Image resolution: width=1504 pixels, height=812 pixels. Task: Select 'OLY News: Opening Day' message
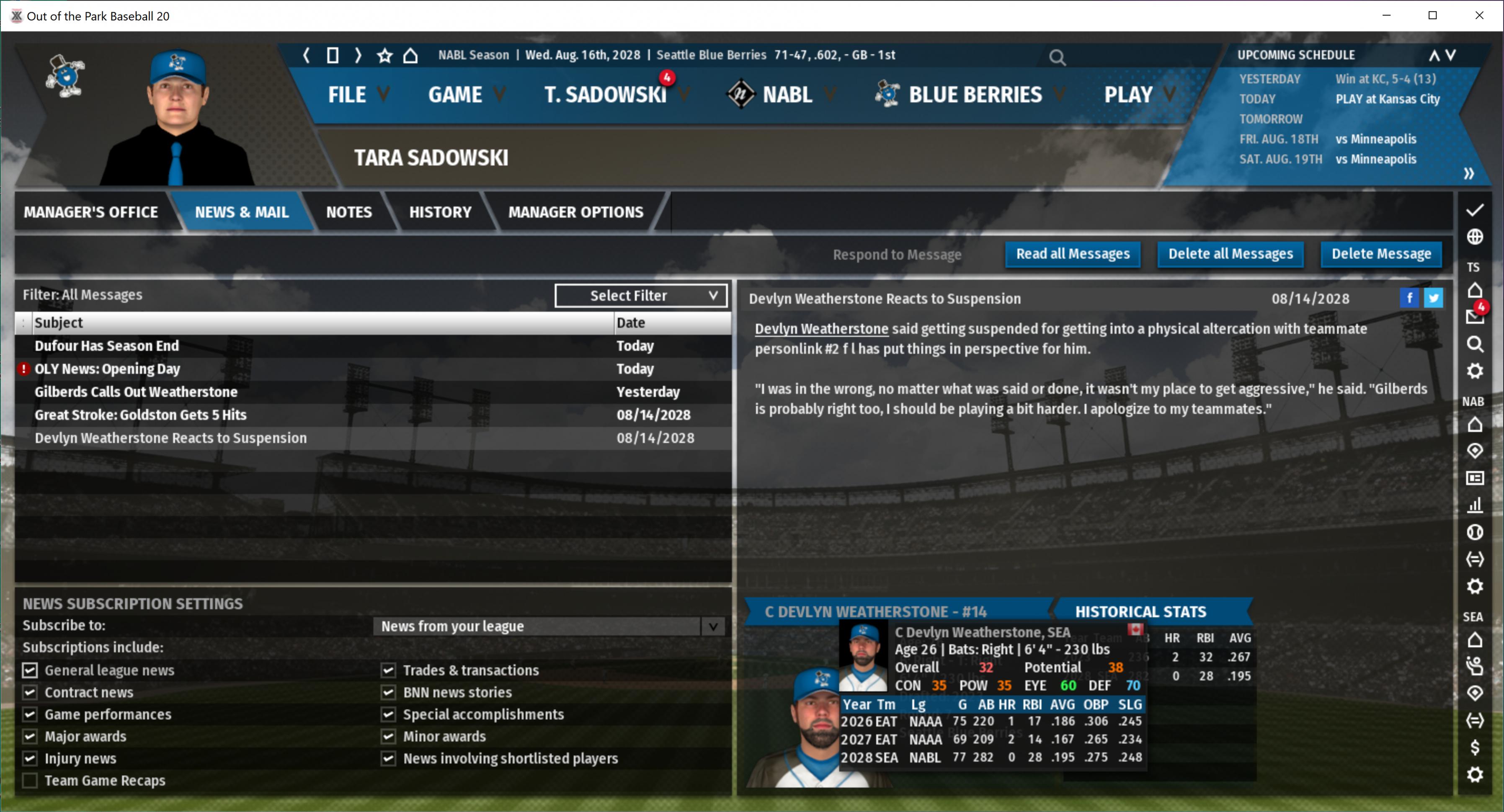coord(107,369)
